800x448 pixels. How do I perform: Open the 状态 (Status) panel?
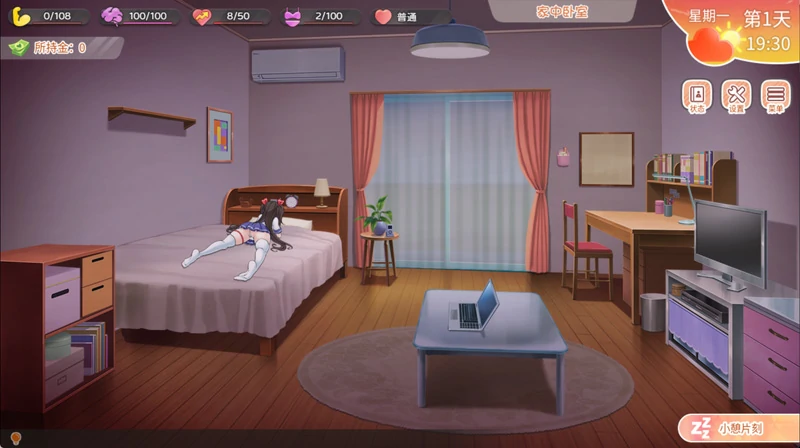point(697,96)
